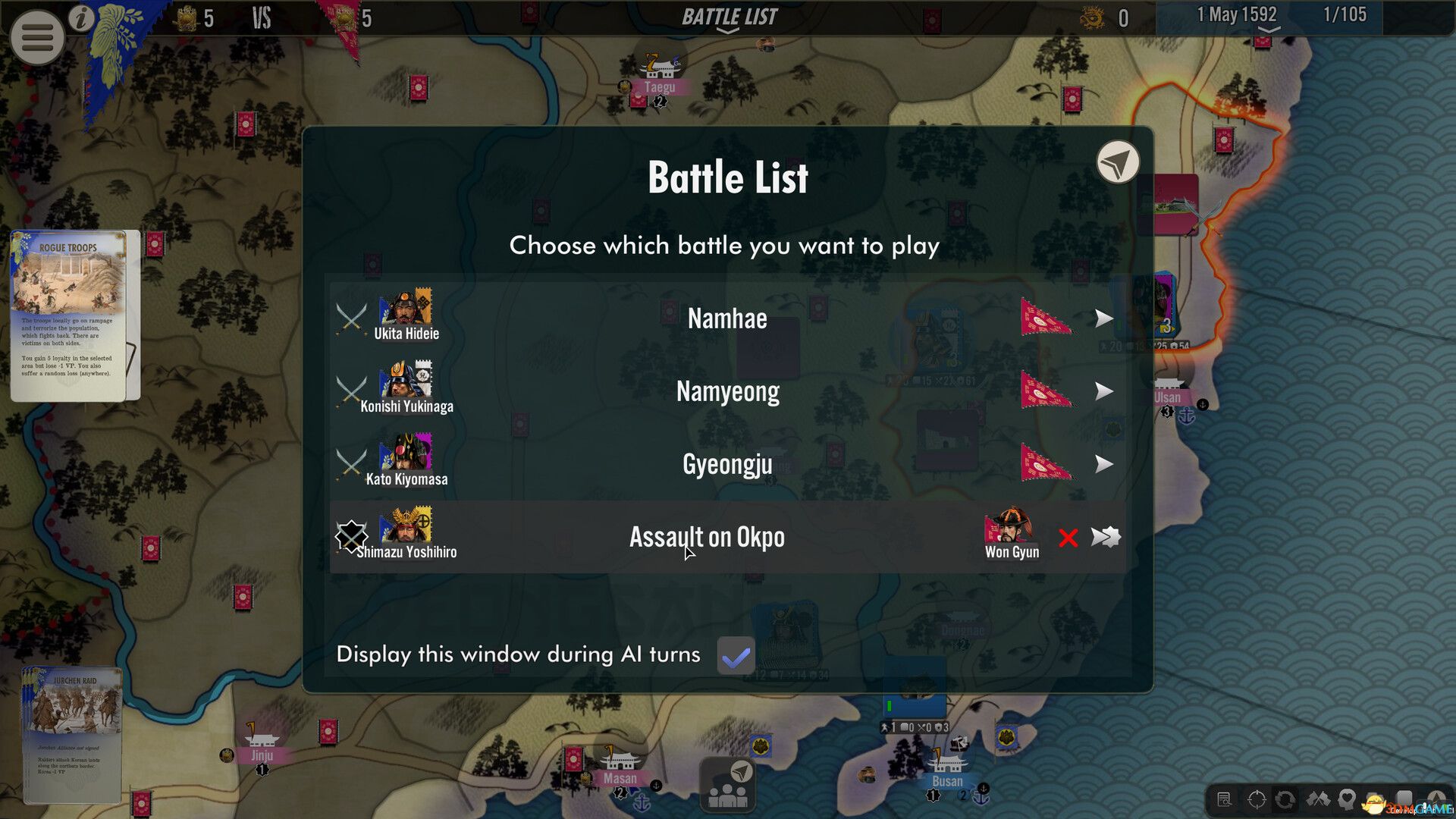The height and width of the screenshot is (819, 1456).
Task: Expand the Battle List header chevron
Action: pyautogui.click(x=727, y=30)
